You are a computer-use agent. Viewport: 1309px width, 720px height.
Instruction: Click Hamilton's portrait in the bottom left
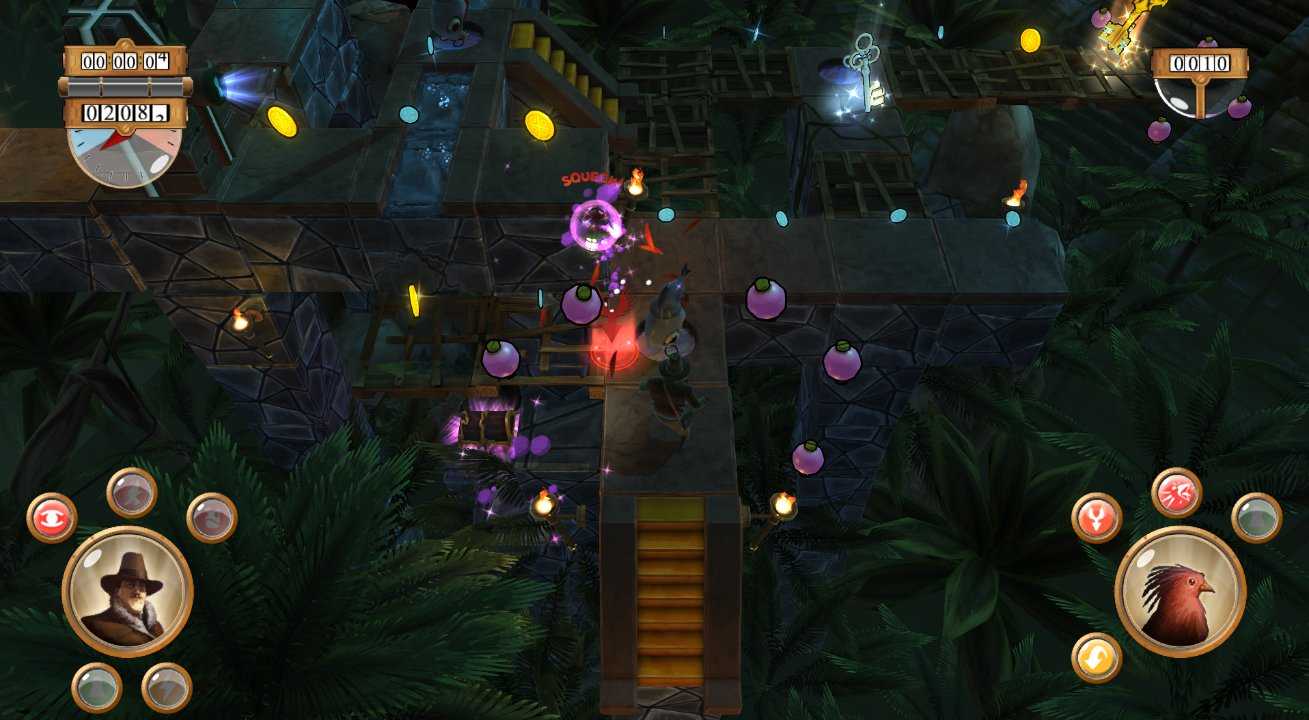pyautogui.click(x=128, y=594)
